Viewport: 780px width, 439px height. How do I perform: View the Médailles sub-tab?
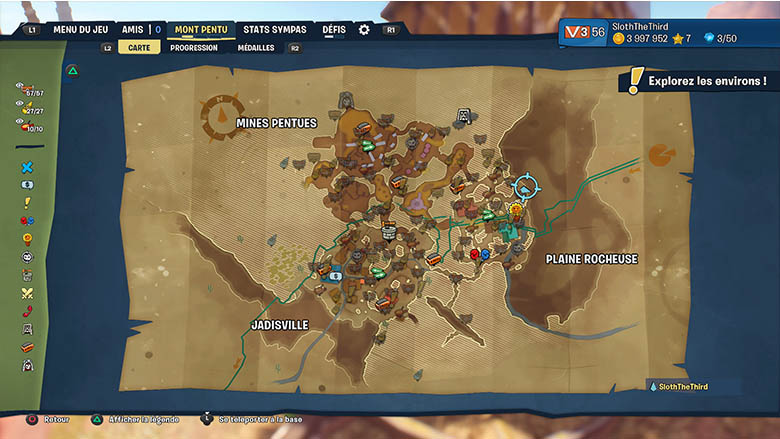(256, 47)
